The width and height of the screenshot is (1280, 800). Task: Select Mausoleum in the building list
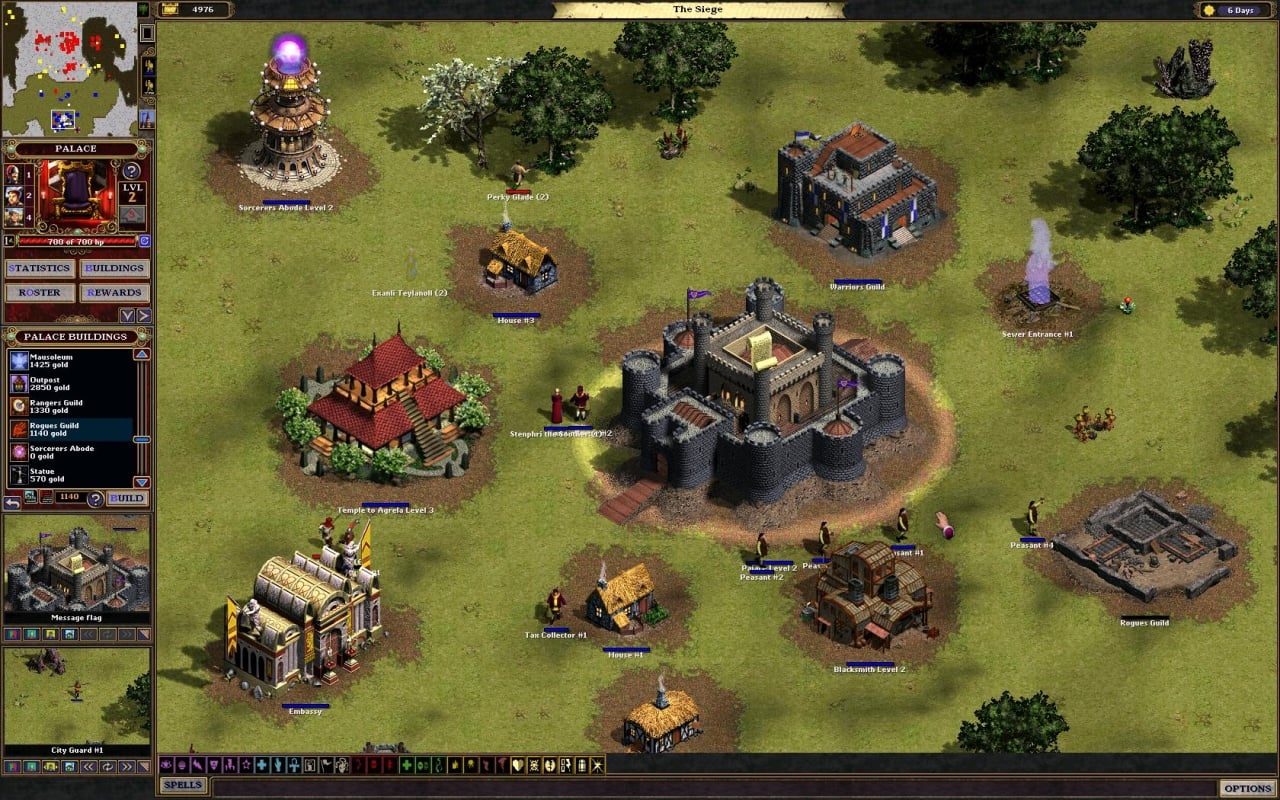click(70, 361)
